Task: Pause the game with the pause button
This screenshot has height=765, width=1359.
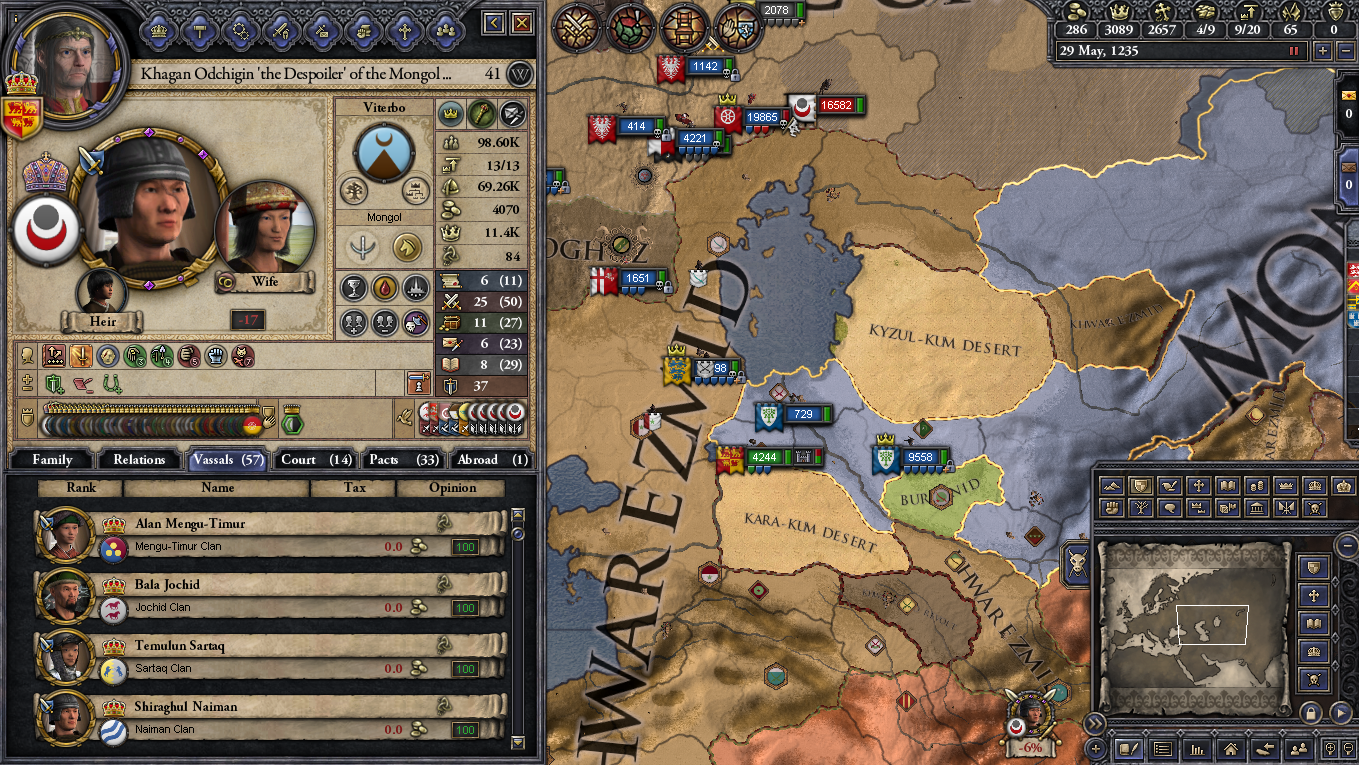Action: pos(1296,51)
